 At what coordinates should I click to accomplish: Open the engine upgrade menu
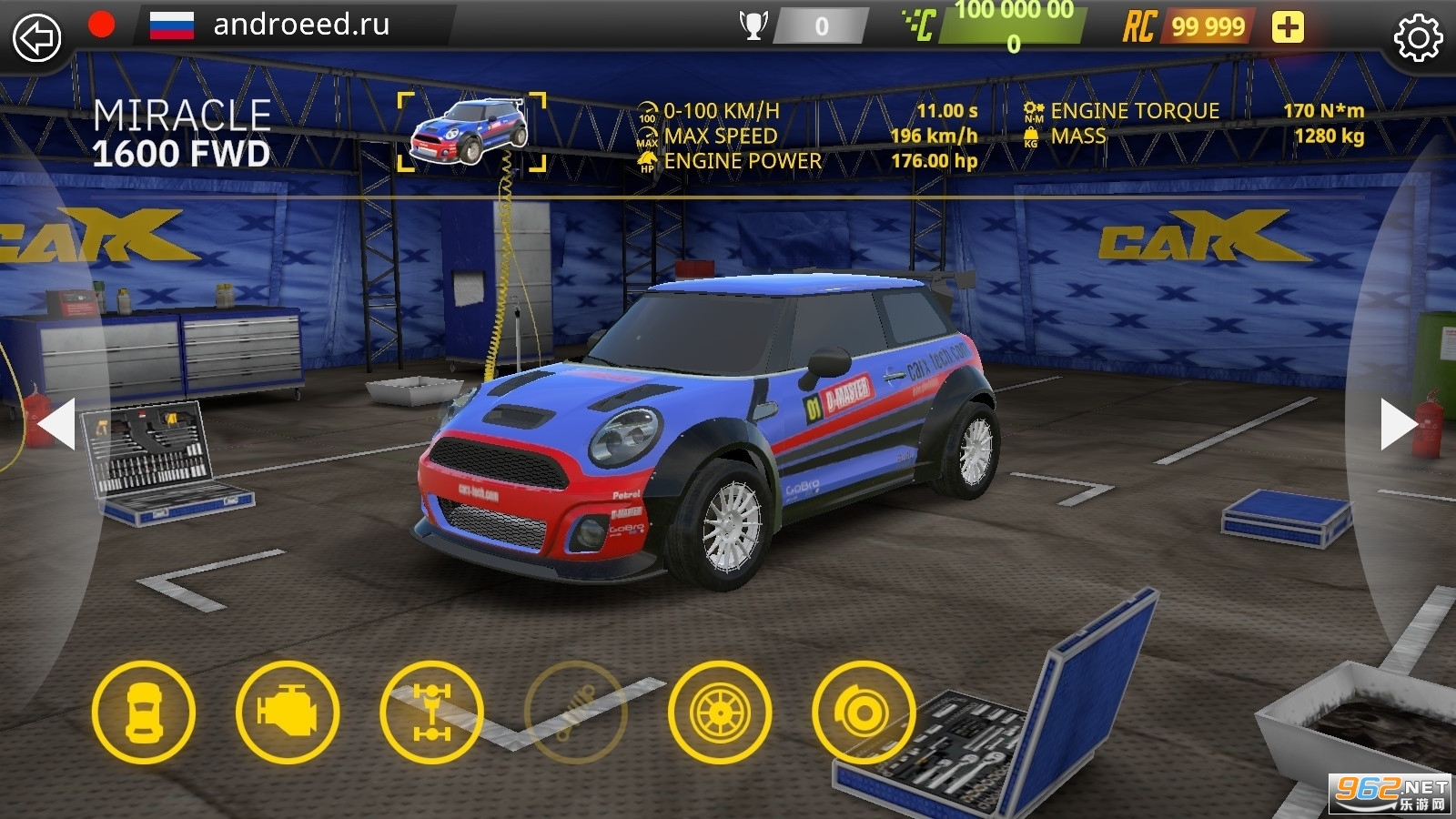288,713
